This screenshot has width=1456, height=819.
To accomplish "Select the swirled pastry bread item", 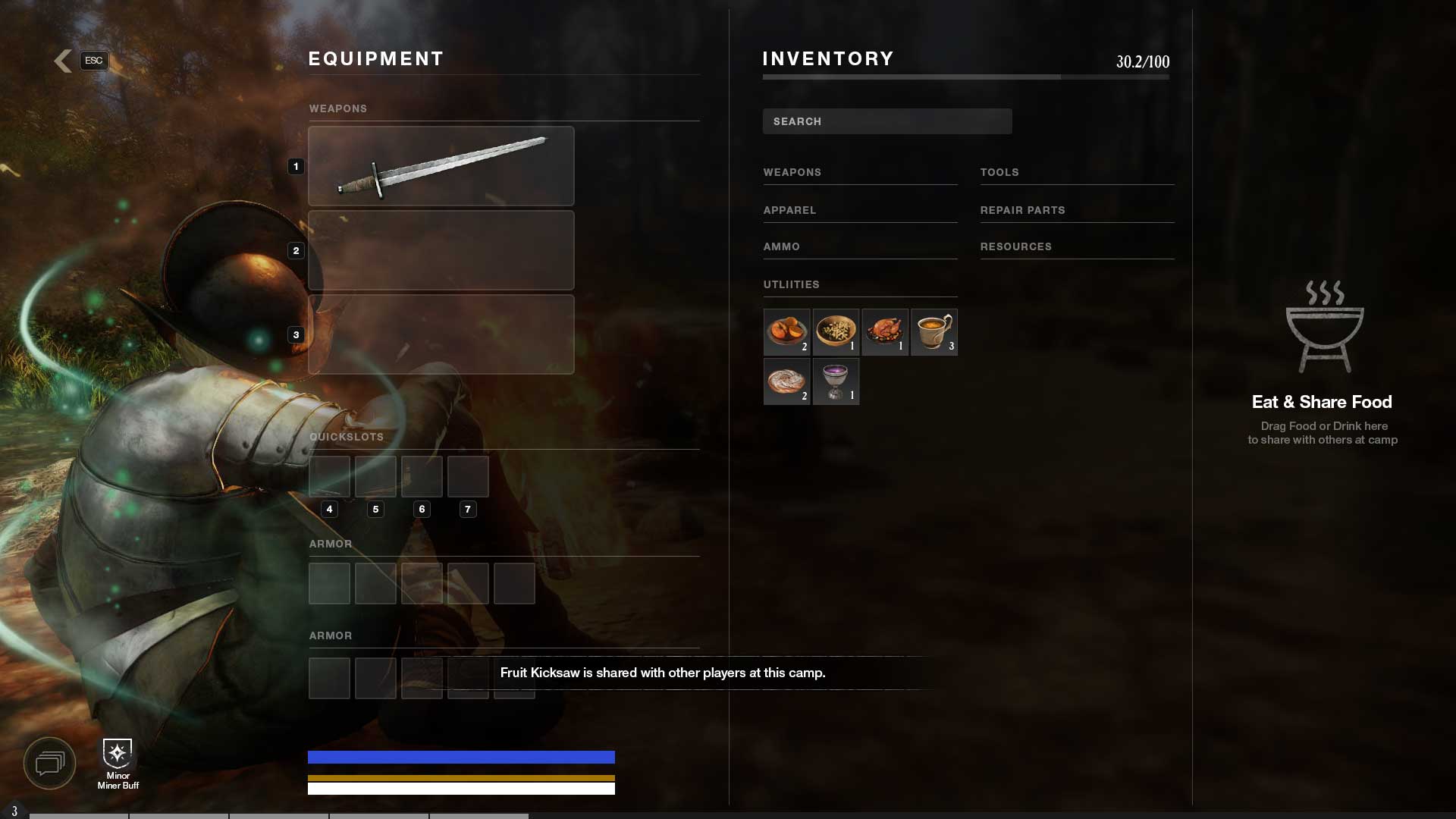I will point(786,381).
